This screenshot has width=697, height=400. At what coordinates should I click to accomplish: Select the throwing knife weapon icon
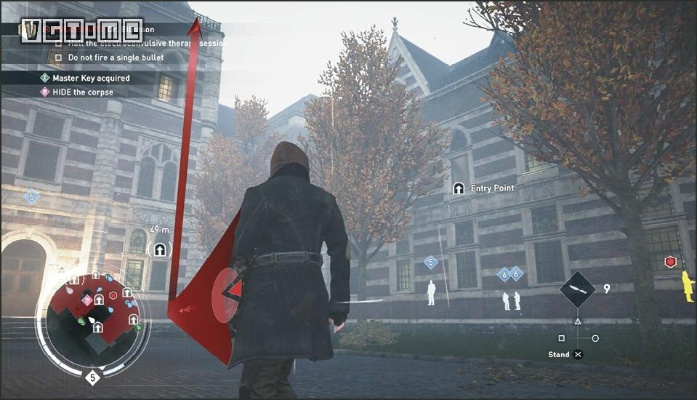[x=577, y=290]
